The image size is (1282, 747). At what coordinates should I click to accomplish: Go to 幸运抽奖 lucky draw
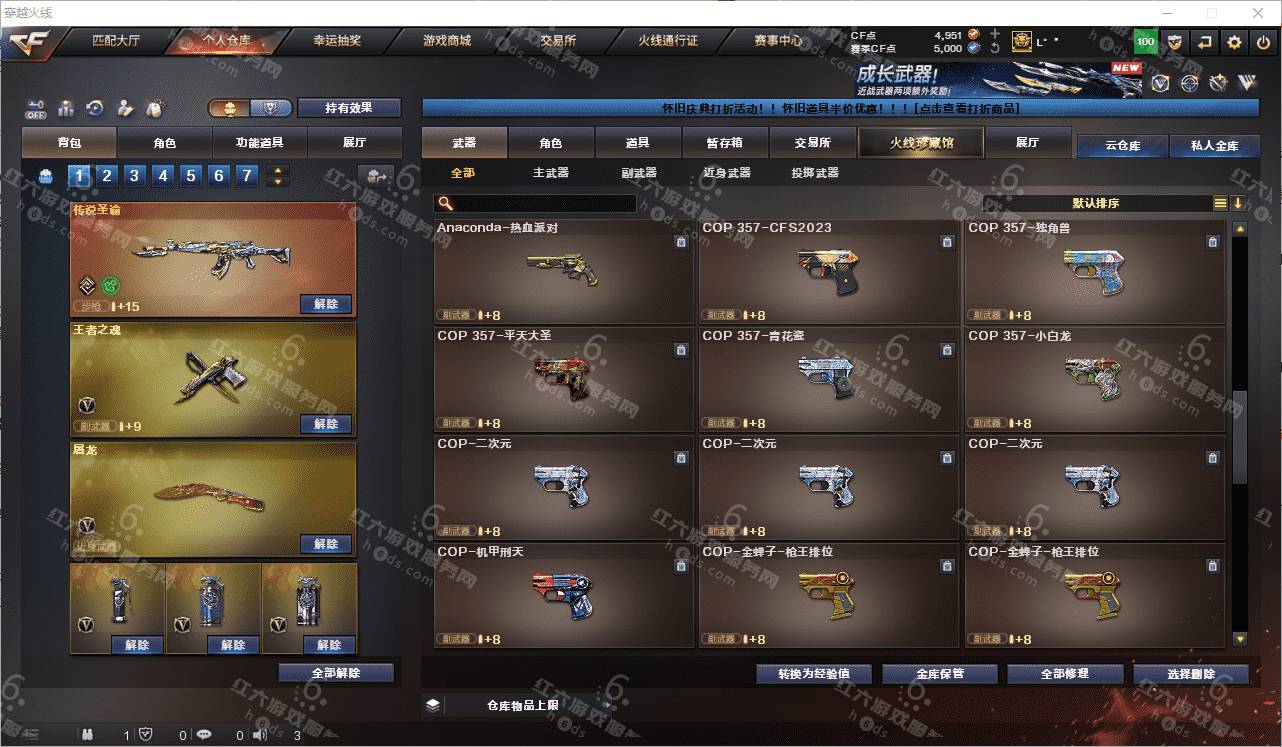(337, 41)
